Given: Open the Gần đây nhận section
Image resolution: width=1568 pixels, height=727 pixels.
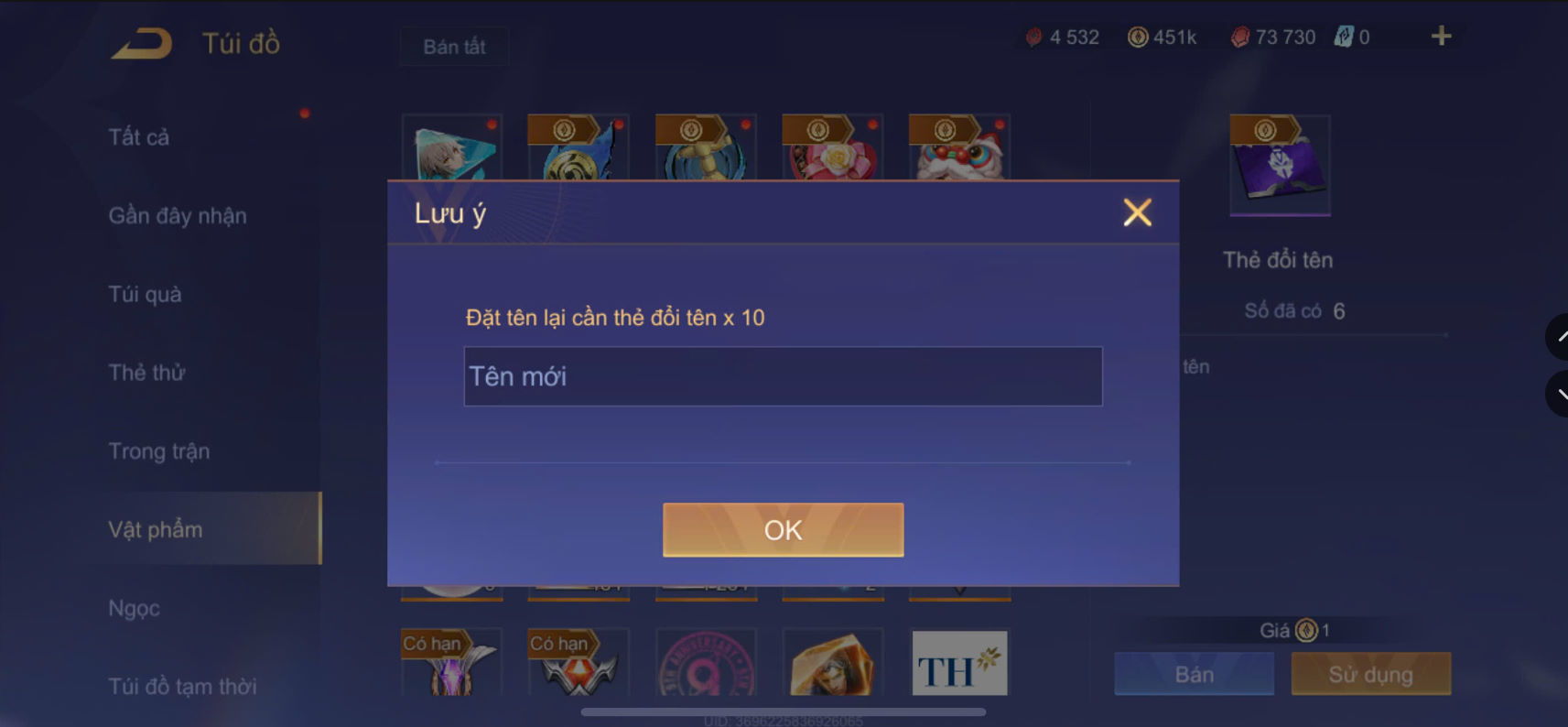Looking at the screenshot, I should click(x=177, y=215).
